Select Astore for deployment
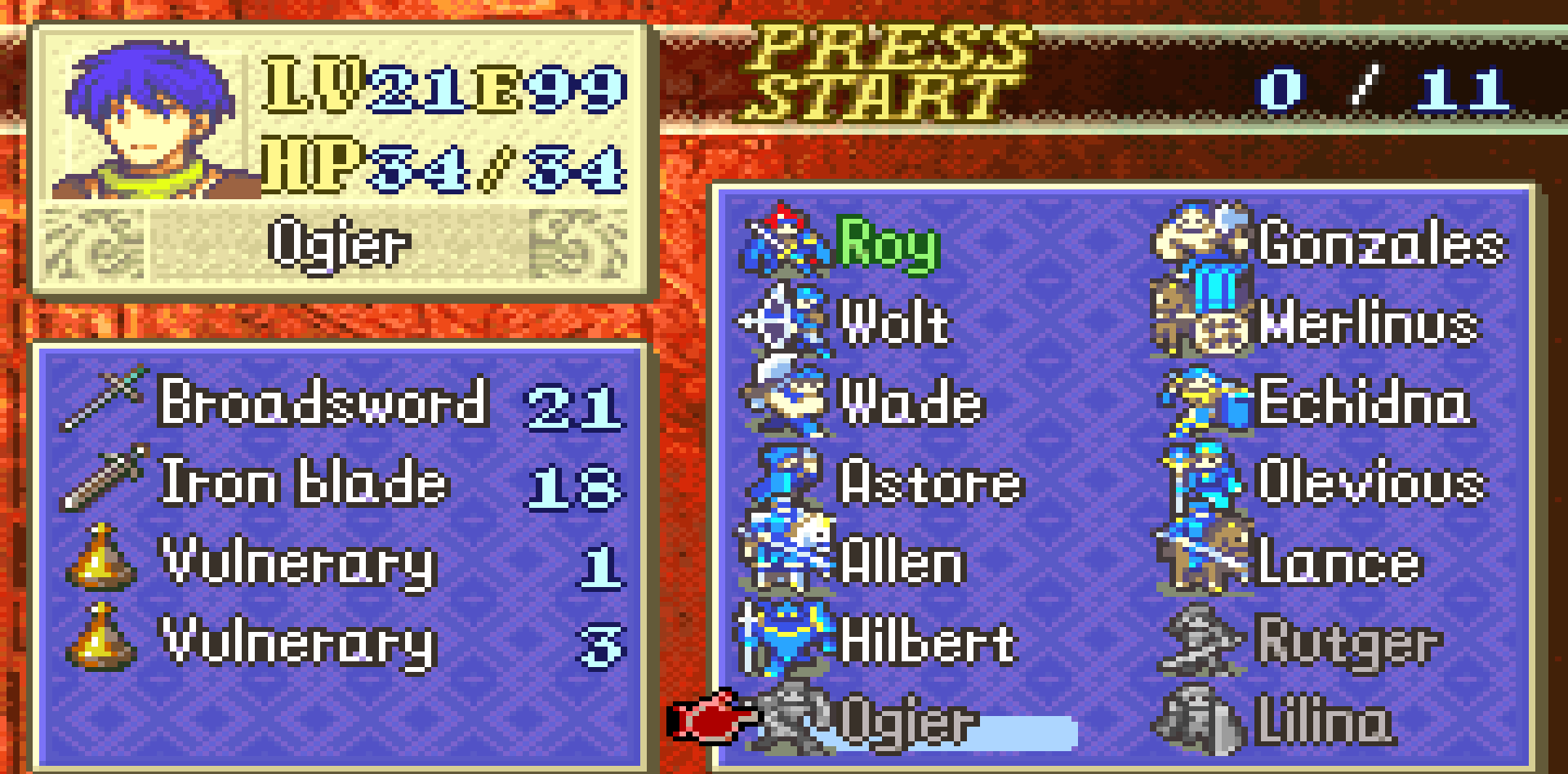1568x774 pixels. click(x=929, y=482)
